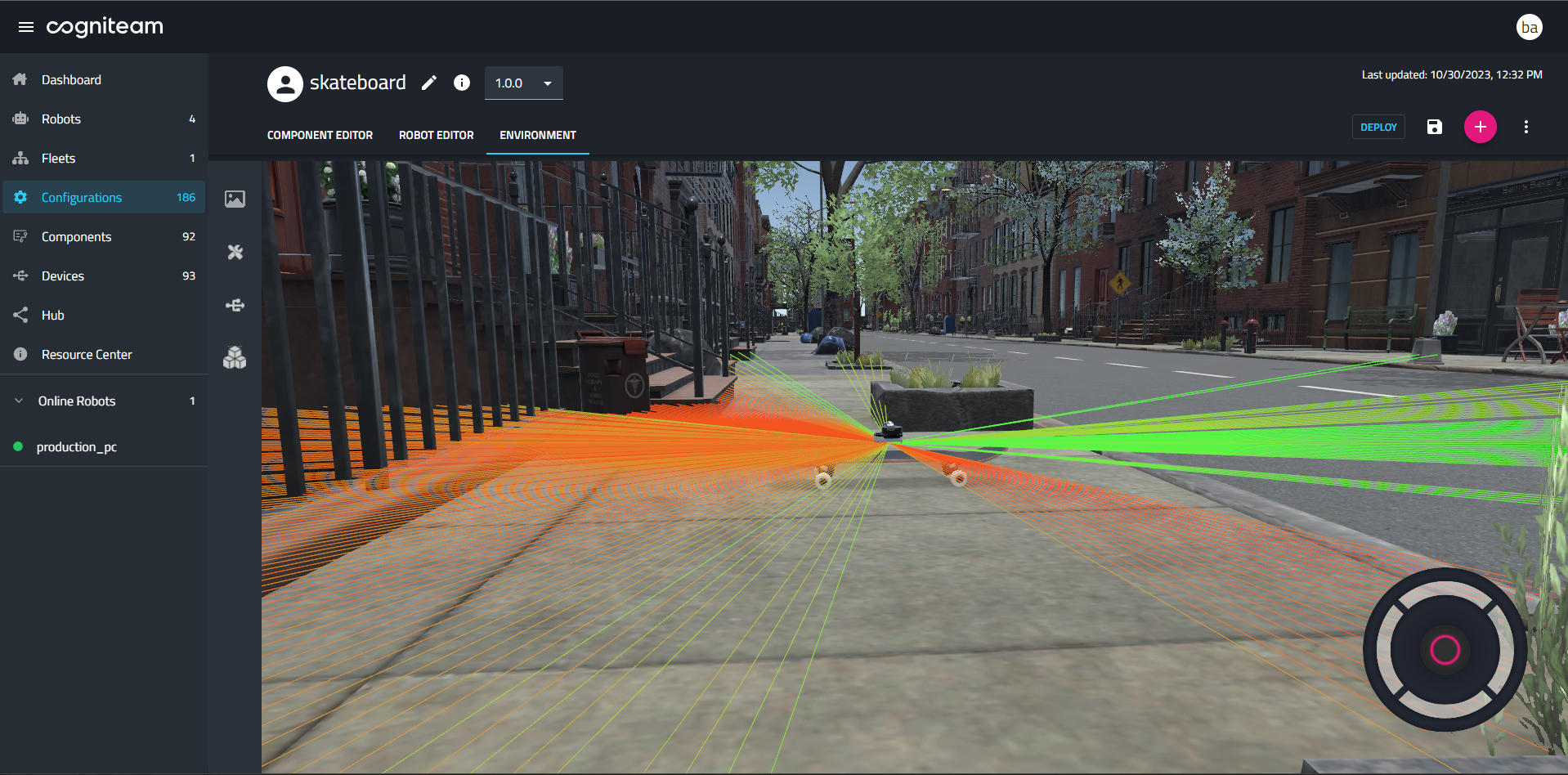Image resolution: width=1568 pixels, height=775 pixels.
Task: Click the USB devices icon in the environment toolbar
Action: pyautogui.click(x=235, y=305)
